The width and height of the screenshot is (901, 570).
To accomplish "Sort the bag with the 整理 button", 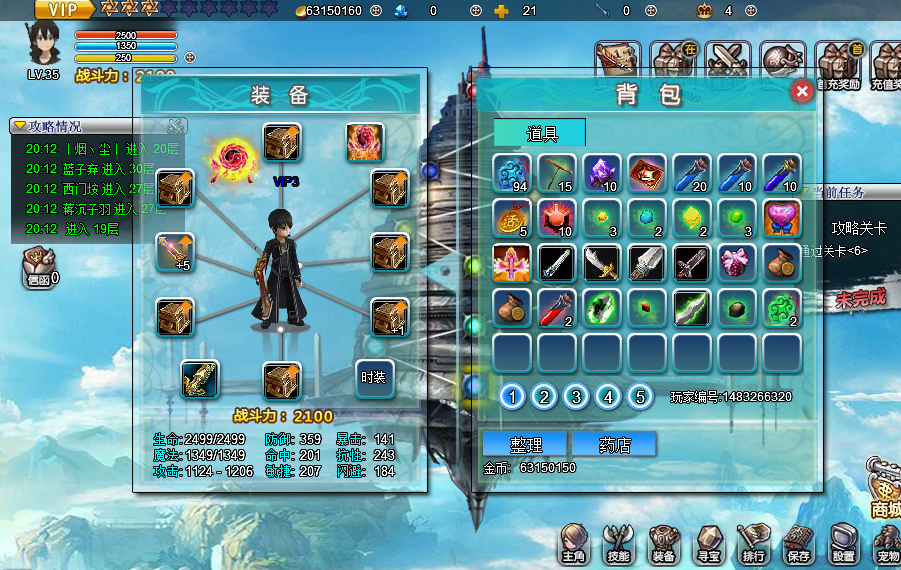I will [525, 444].
